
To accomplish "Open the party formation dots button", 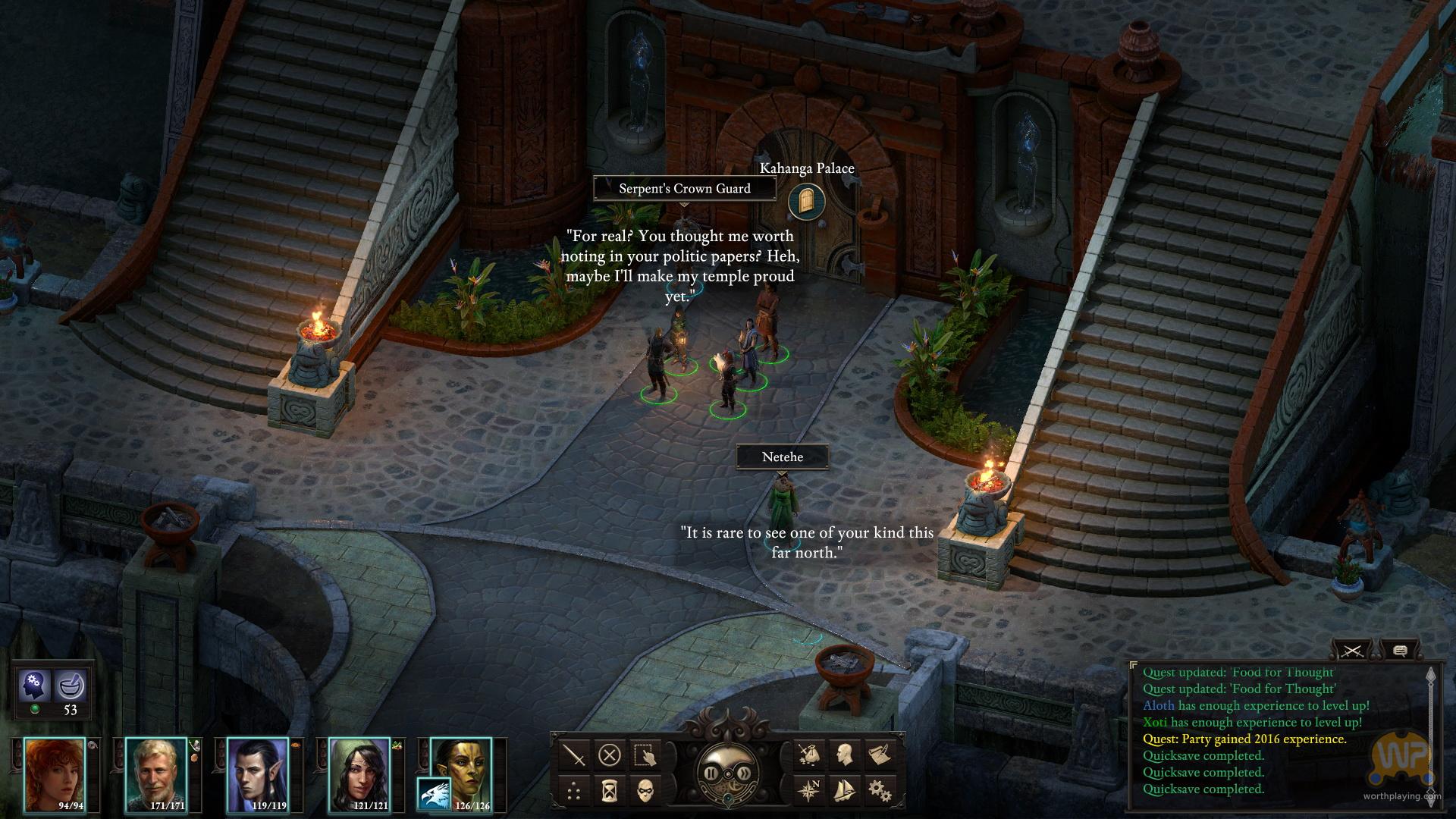I will pyautogui.click(x=574, y=792).
